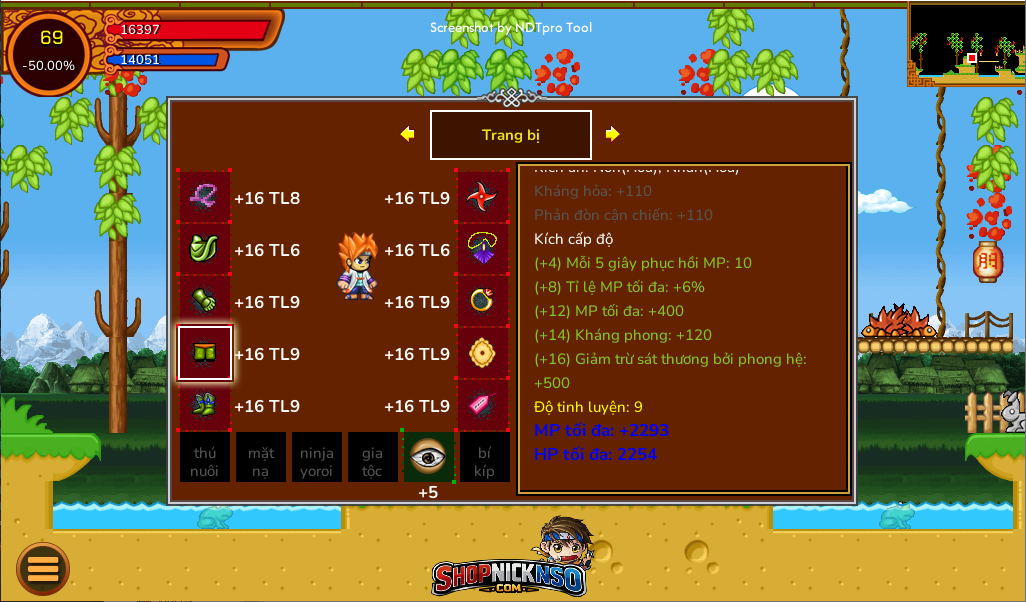Open the orange hamburger menu button

(x=43, y=568)
